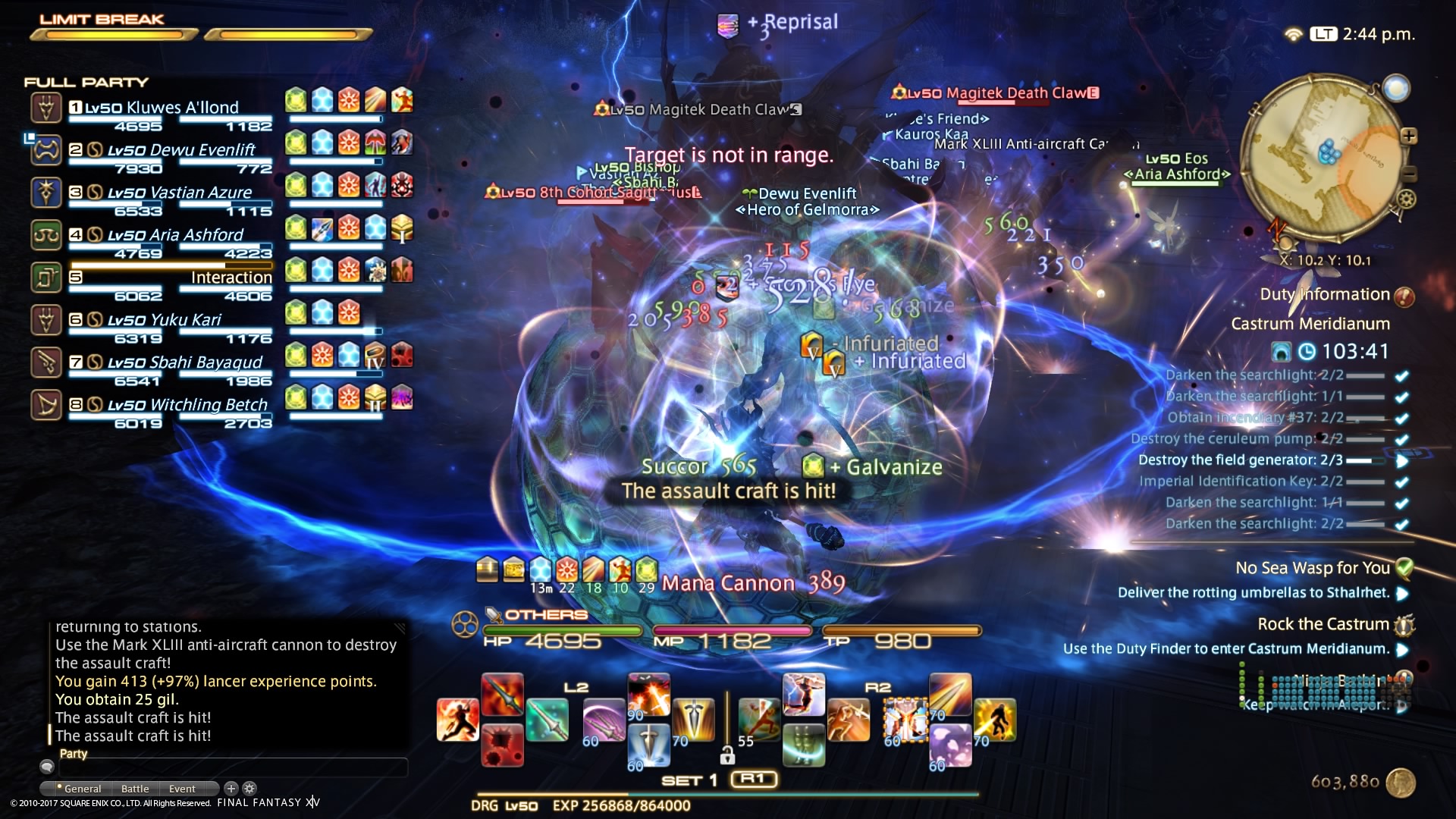Image resolution: width=1456 pixels, height=819 pixels.
Task: Trigger the purple cloud ability on hotbar
Action: click(950, 744)
